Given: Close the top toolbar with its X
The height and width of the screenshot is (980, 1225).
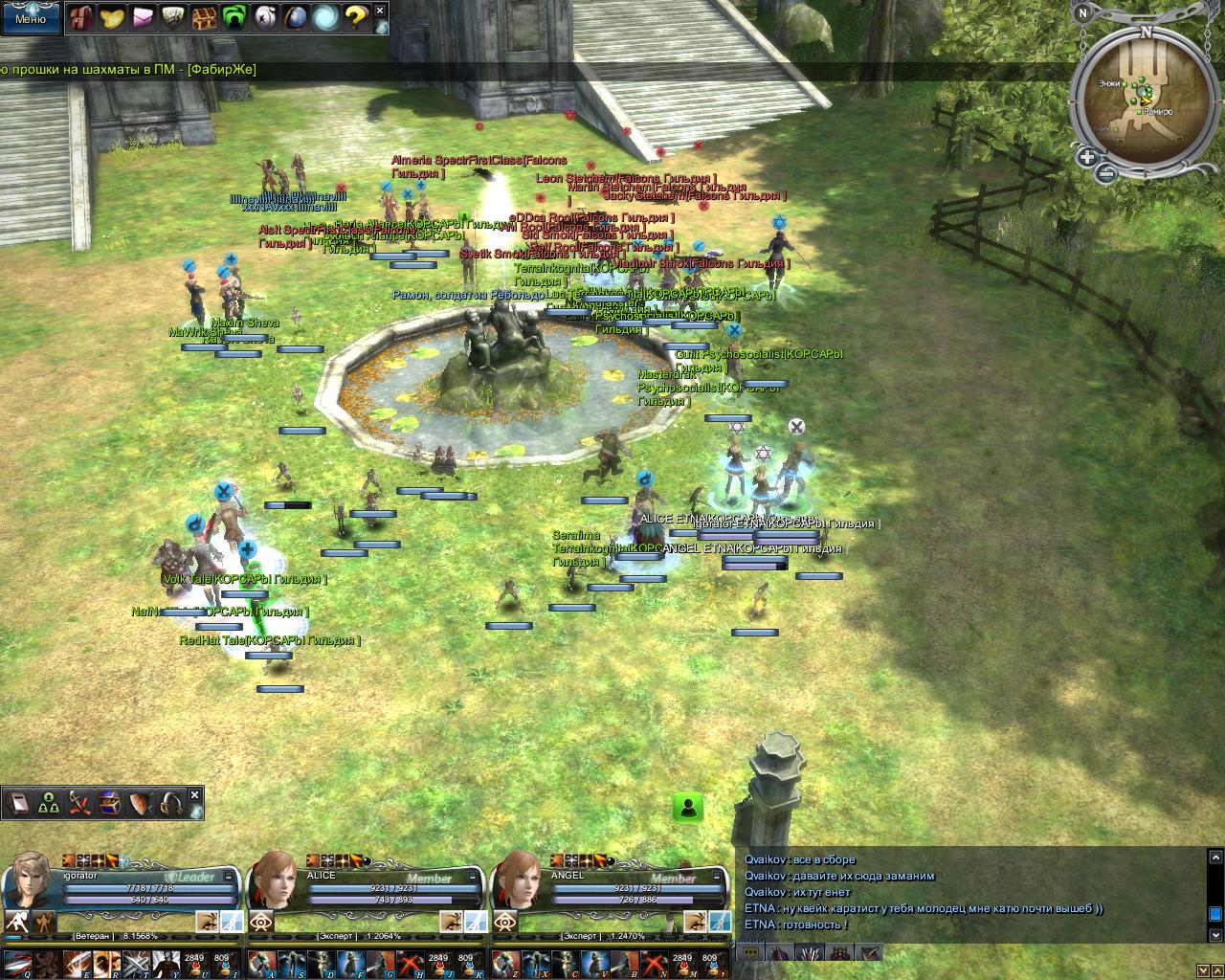Looking at the screenshot, I should [380, 11].
